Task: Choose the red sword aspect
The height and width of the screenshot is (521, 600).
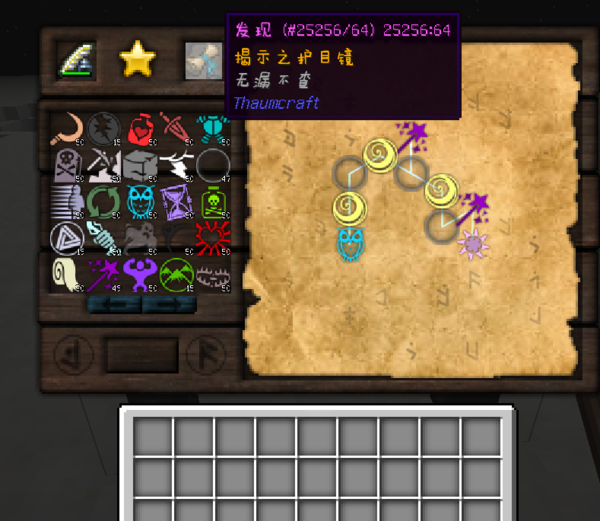Action: (x=176, y=126)
